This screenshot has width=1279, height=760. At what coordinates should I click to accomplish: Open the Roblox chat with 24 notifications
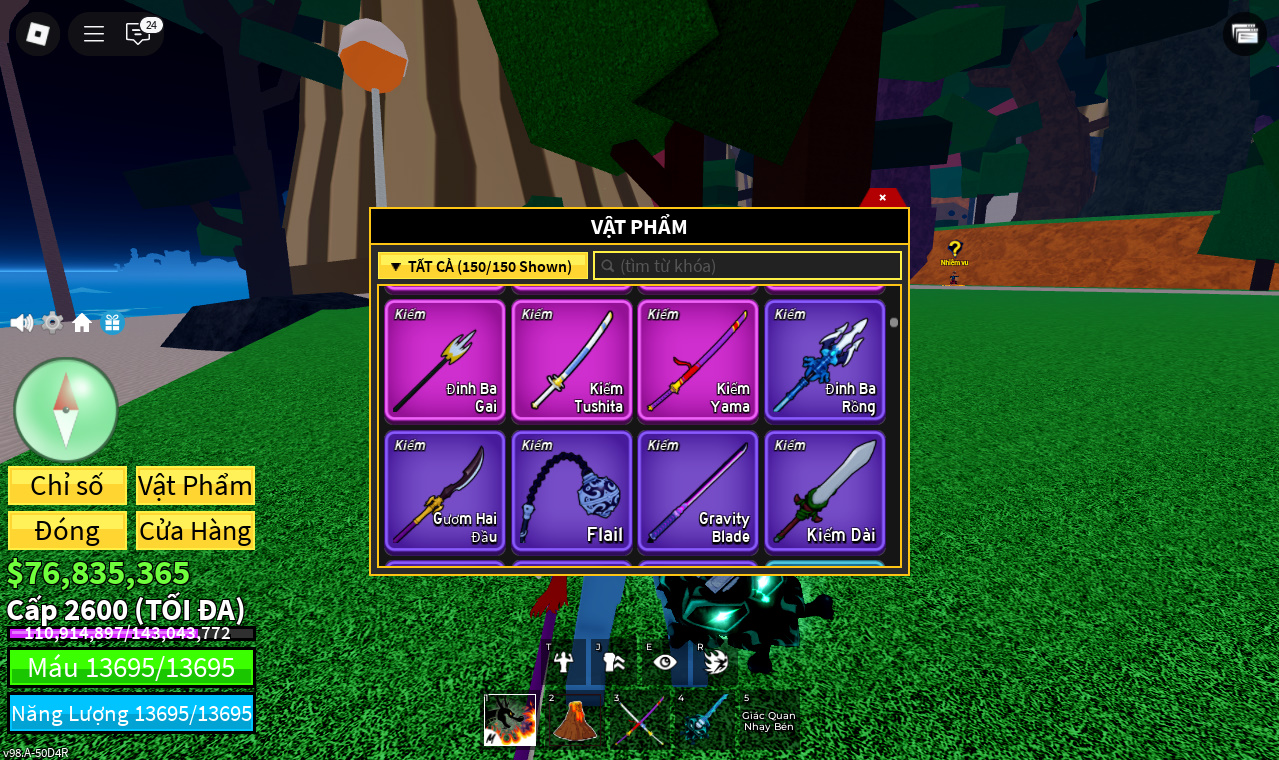(138, 34)
